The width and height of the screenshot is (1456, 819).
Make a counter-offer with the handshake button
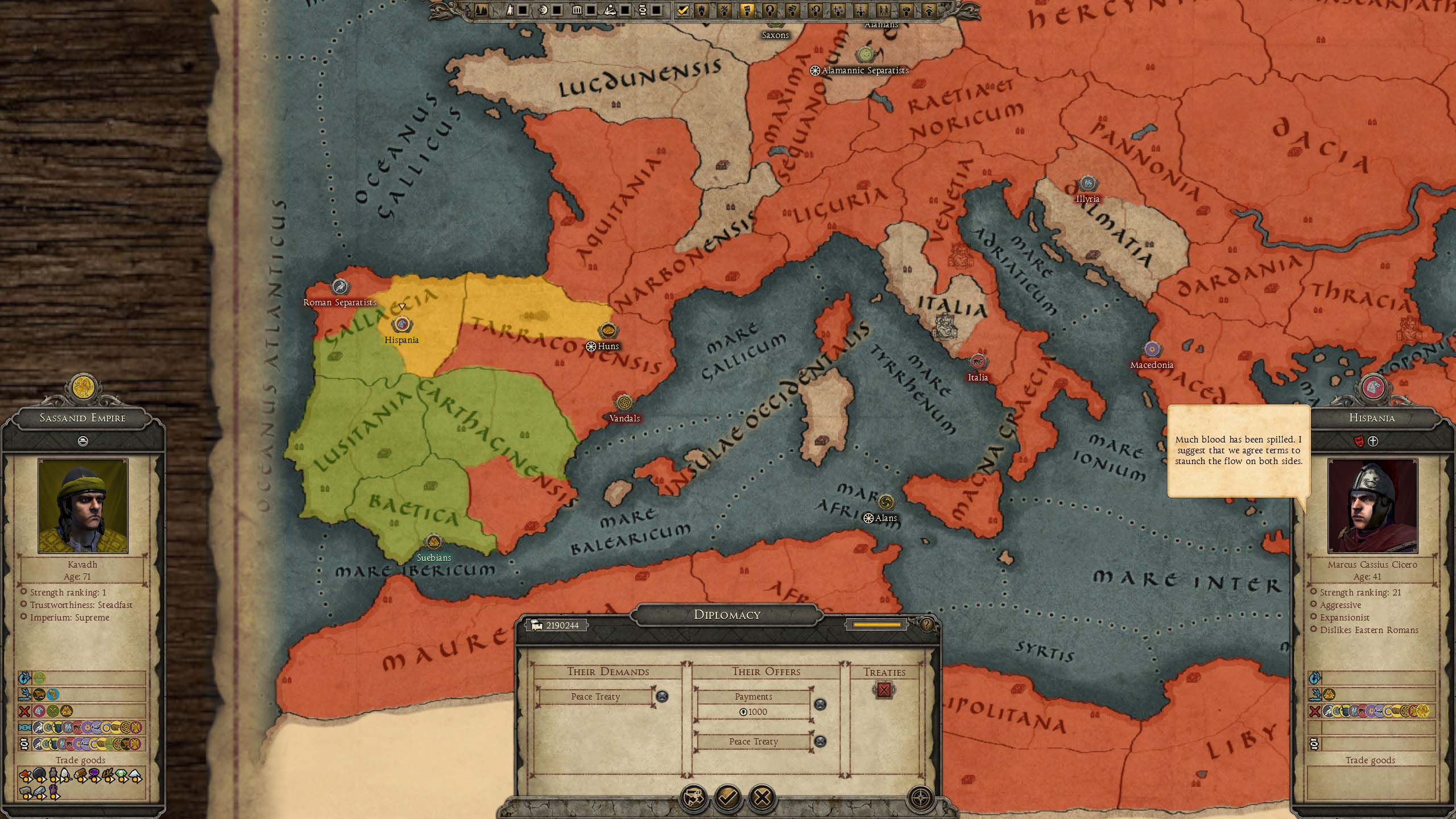click(x=693, y=797)
